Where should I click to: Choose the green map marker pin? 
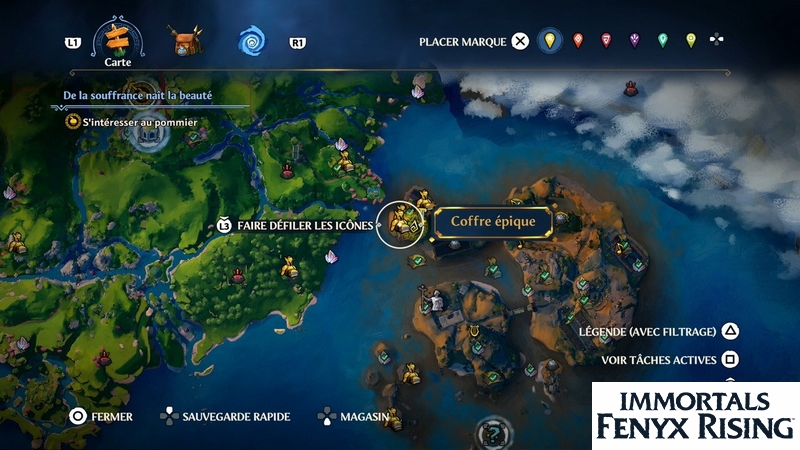coord(662,41)
